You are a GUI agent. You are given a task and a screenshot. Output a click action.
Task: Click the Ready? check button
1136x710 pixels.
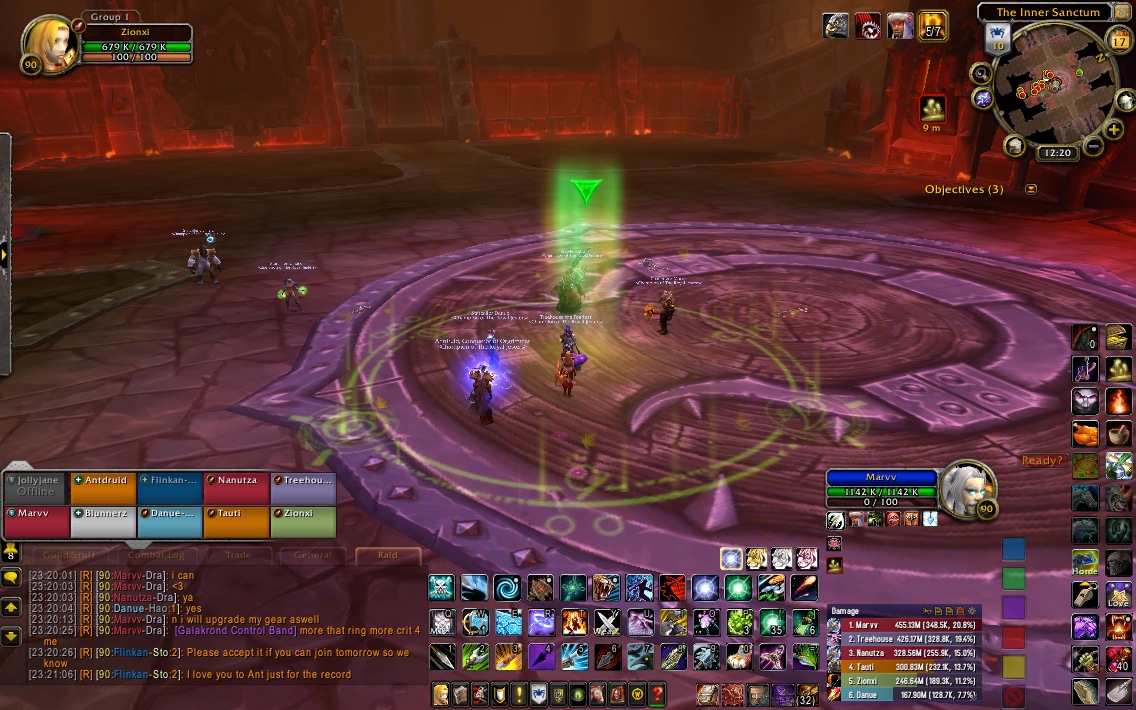1040,460
